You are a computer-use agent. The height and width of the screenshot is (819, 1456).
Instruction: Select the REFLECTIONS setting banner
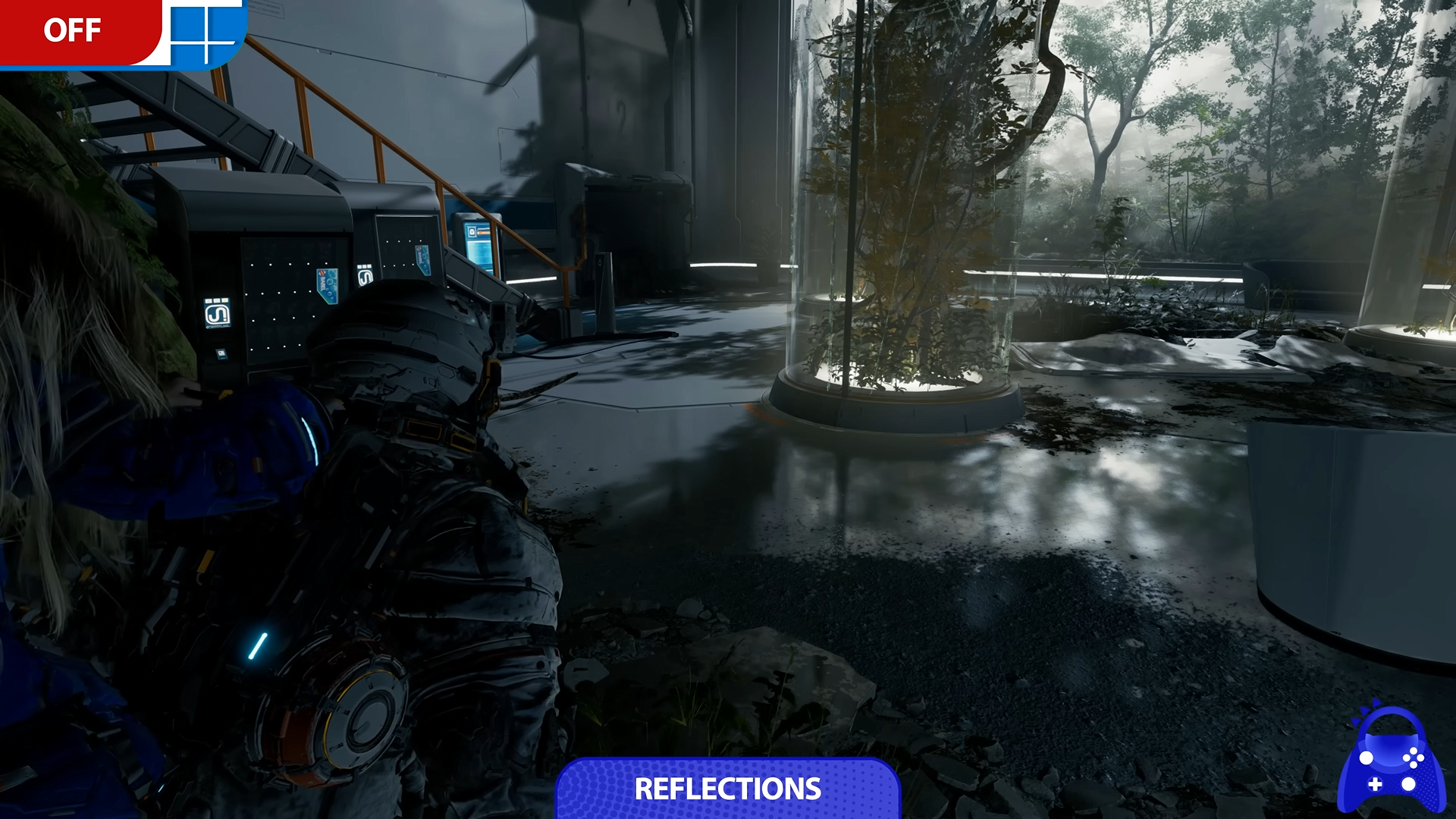pyautogui.click(x=727, y=789)
